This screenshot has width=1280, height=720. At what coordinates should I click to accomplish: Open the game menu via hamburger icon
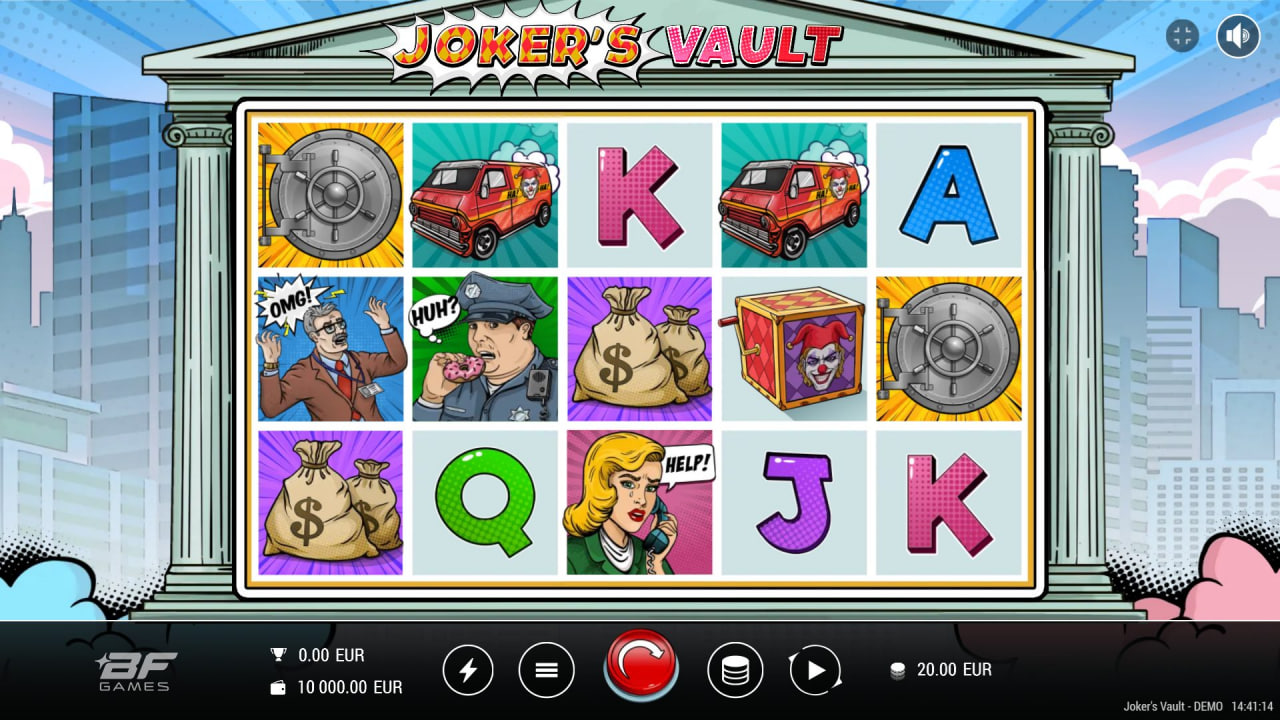(x=546, y=670)
